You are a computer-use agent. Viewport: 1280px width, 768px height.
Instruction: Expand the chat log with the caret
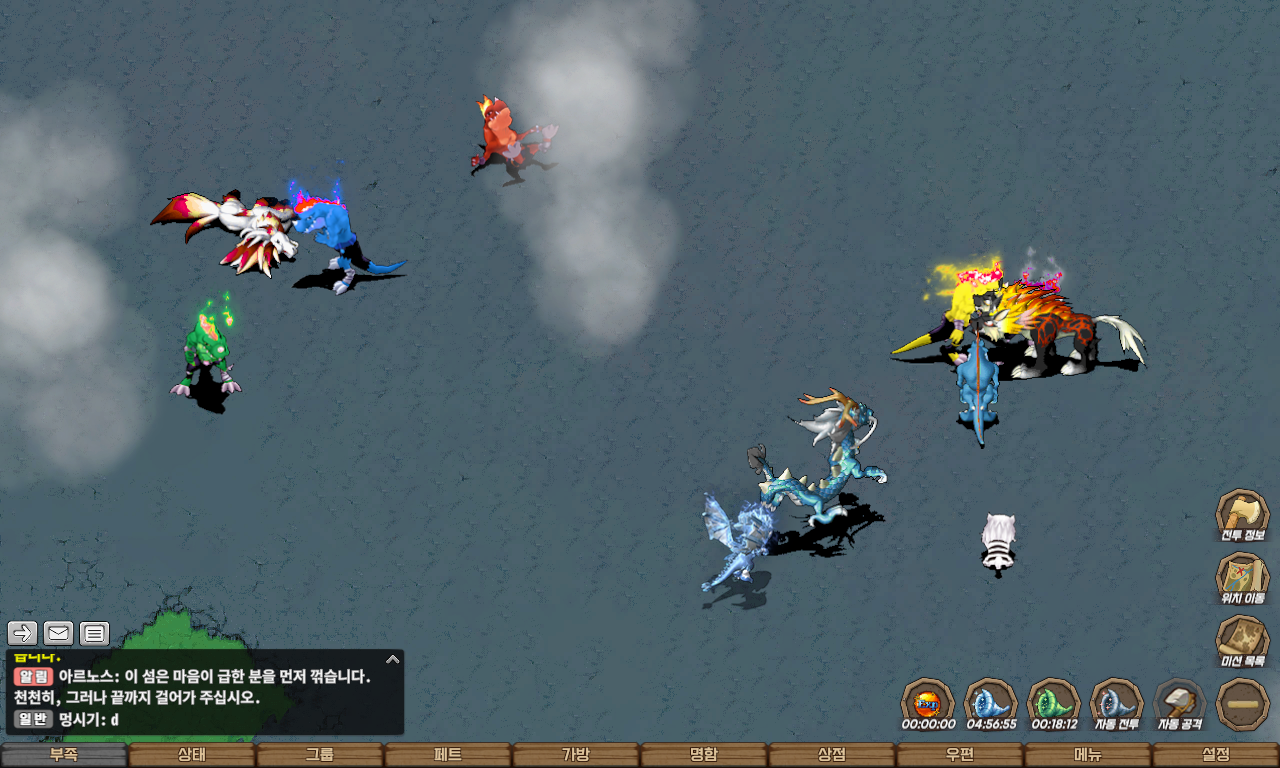[393, 660]
